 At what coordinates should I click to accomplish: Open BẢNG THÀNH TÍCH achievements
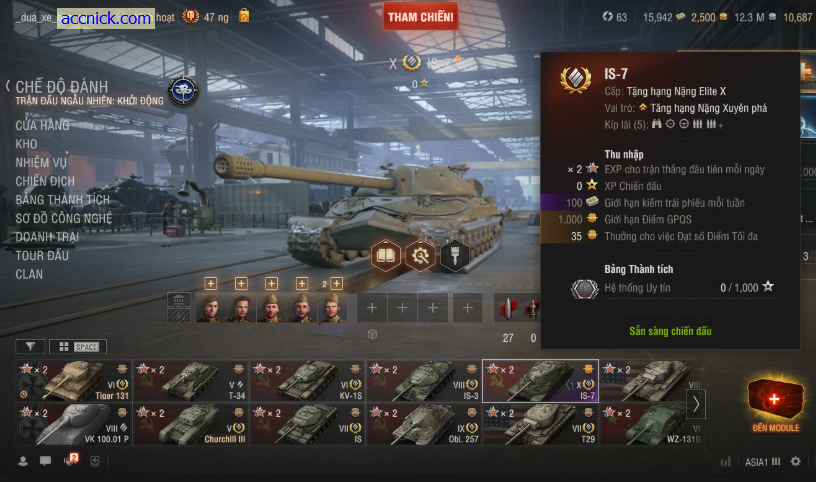coord(63,200)
